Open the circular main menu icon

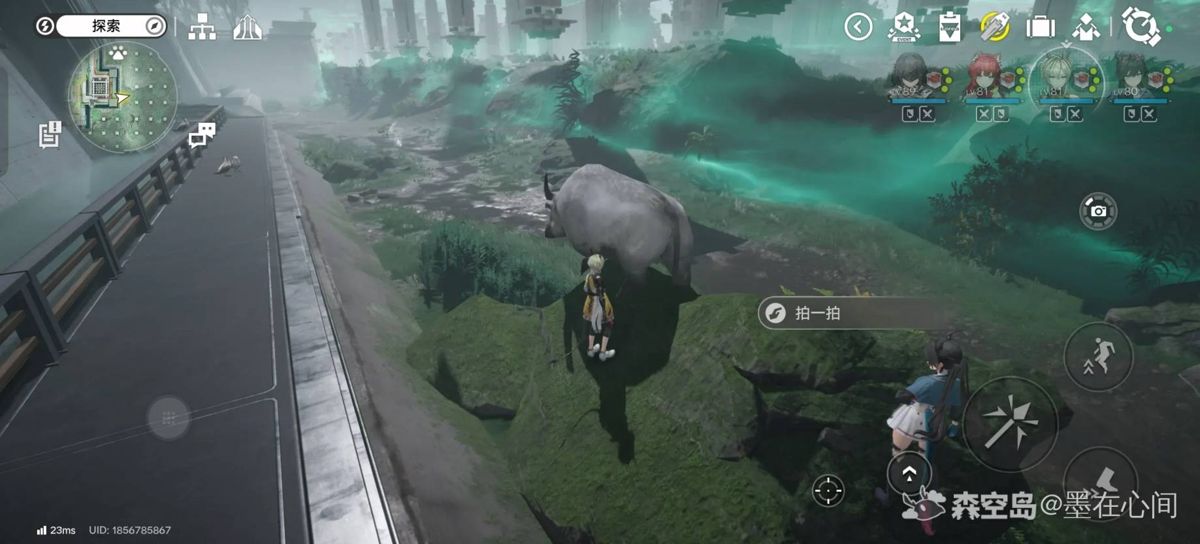tap(1138, 25)
